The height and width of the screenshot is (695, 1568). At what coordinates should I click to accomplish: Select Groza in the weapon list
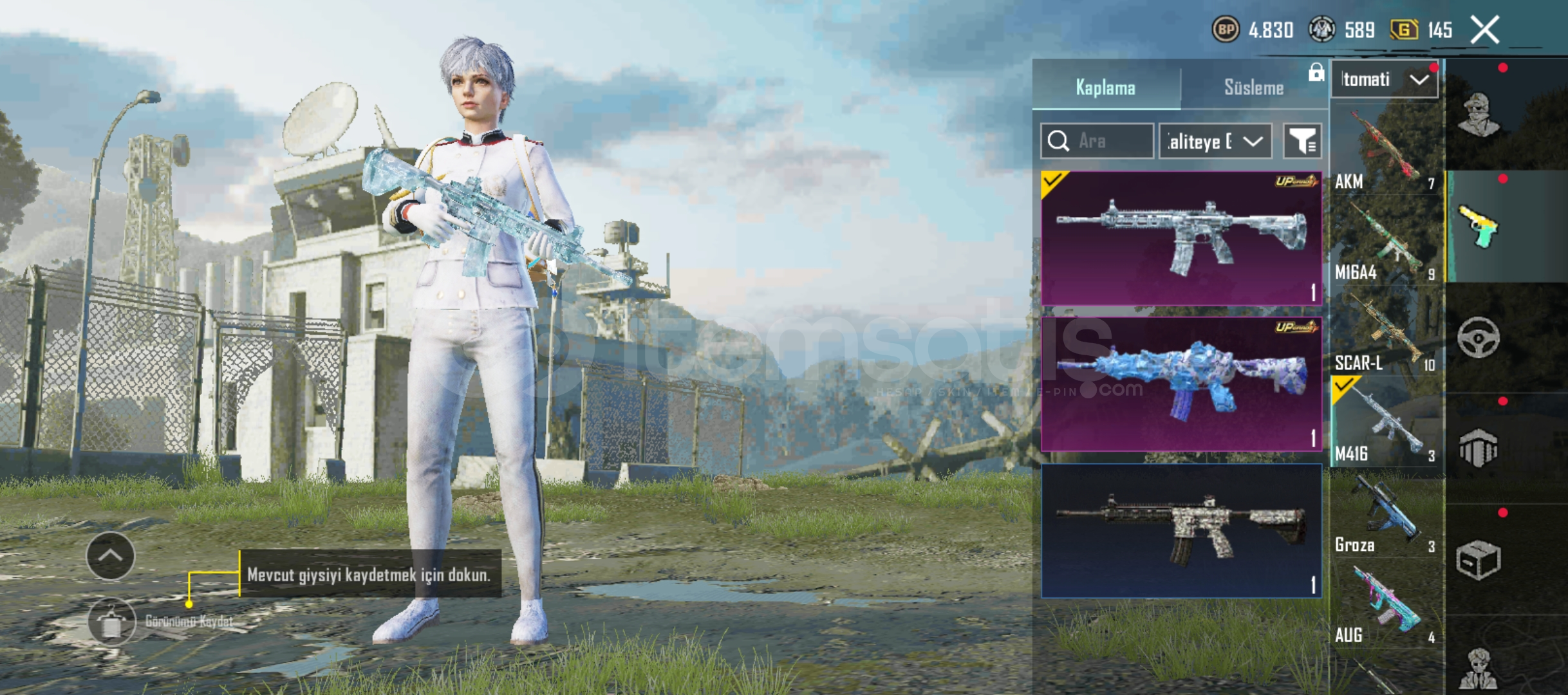[1385, 515]
